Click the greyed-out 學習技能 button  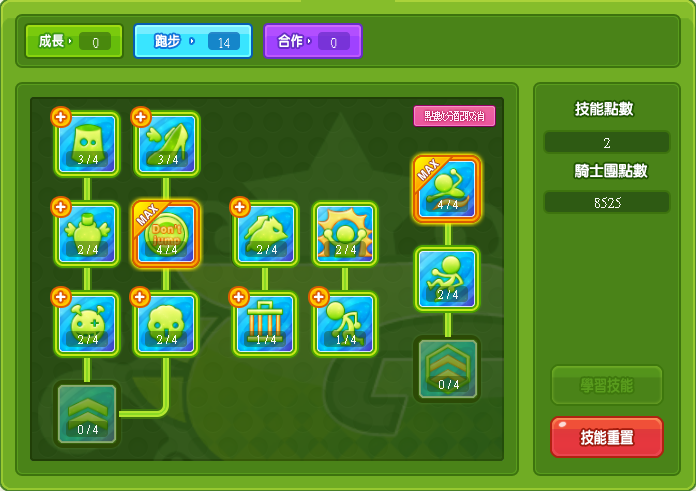click(606, 385)
